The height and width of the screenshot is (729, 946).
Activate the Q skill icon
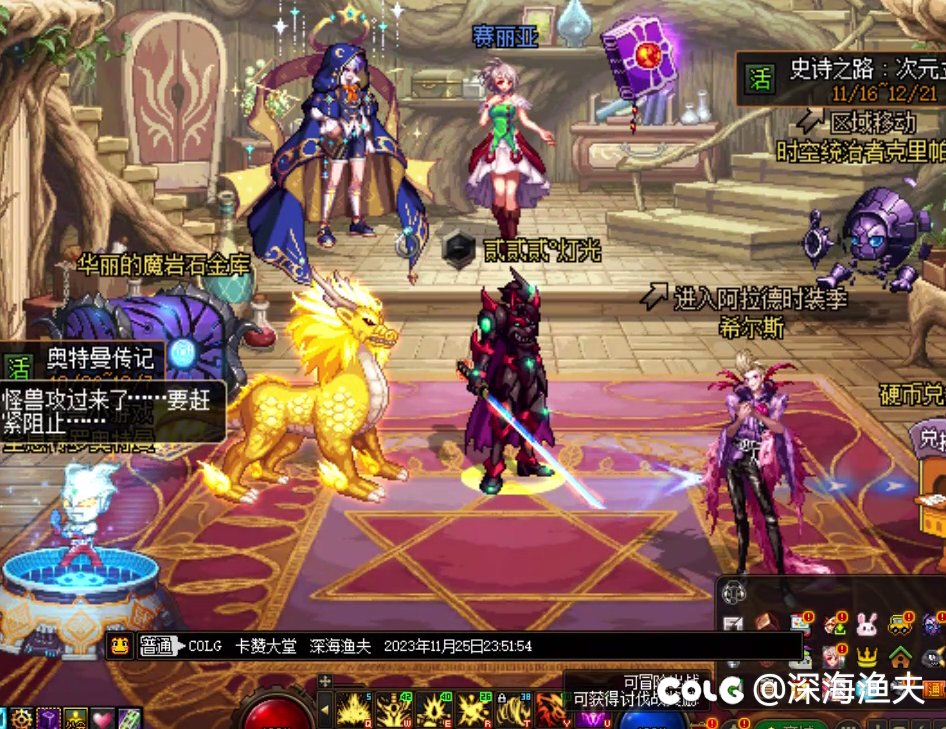tap(354, 709)
